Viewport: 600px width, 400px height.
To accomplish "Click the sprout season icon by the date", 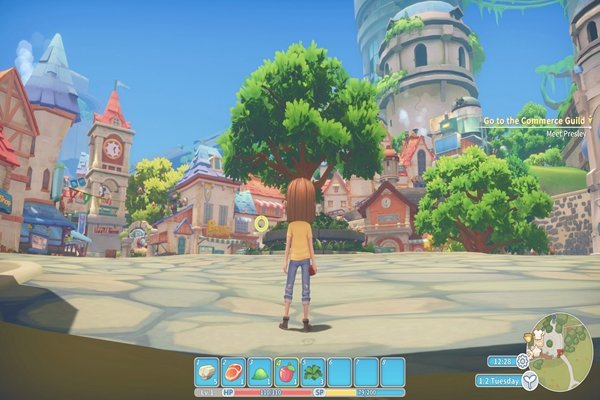I will (531, 380).
